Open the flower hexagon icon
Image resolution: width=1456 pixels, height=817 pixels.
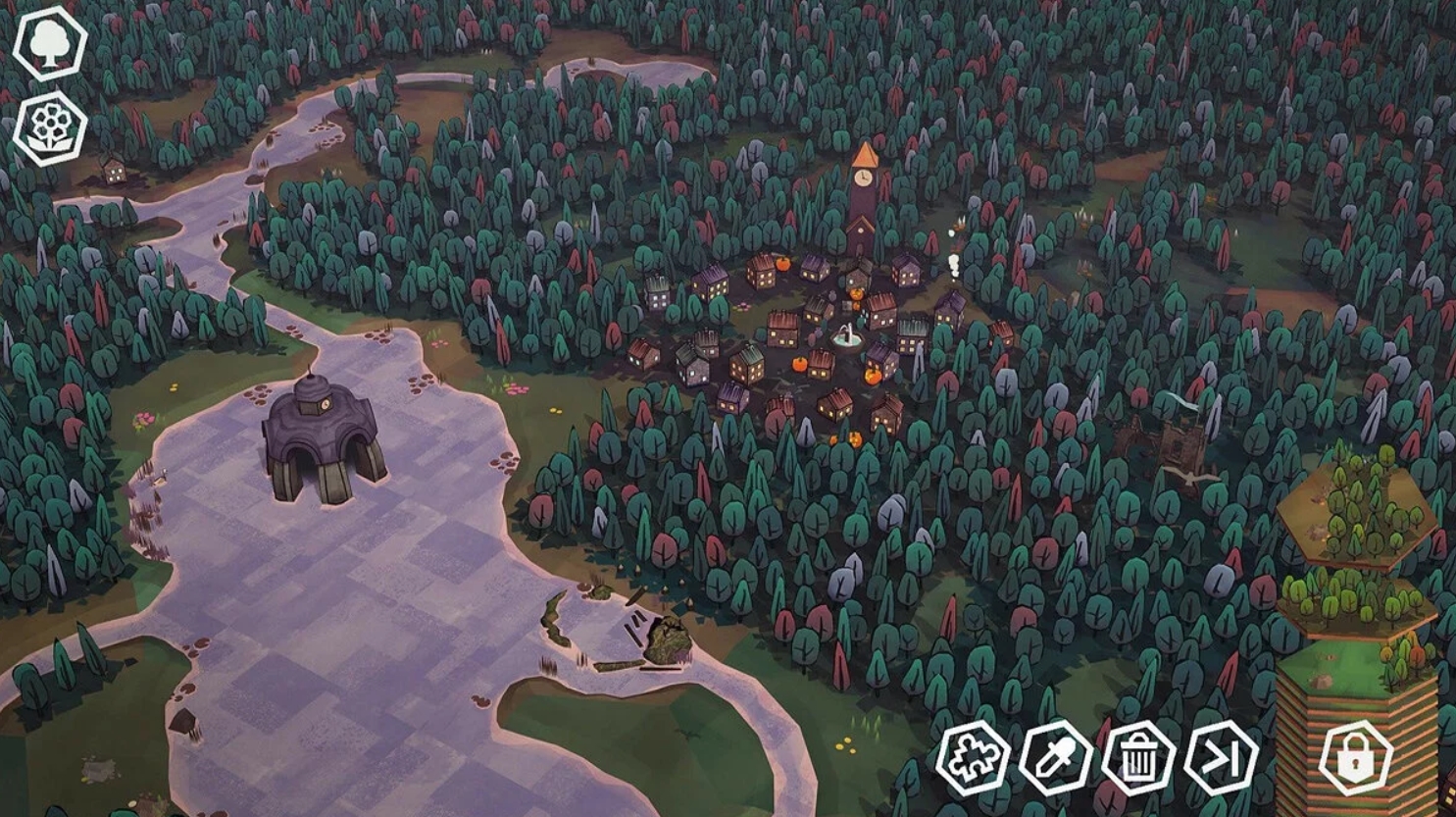49,128
